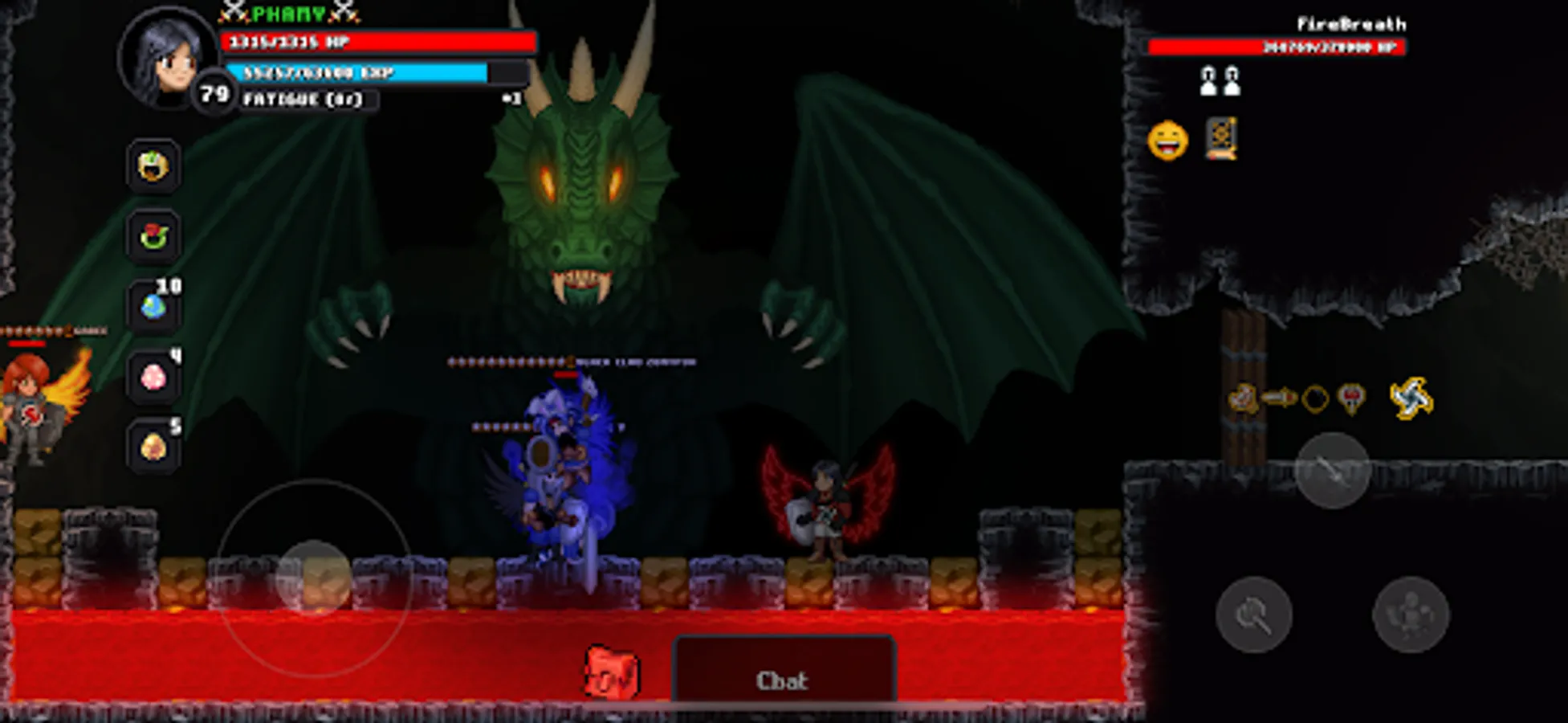Use the rose consumable icon
1568x723 pixels.
[x=153, y=235]
